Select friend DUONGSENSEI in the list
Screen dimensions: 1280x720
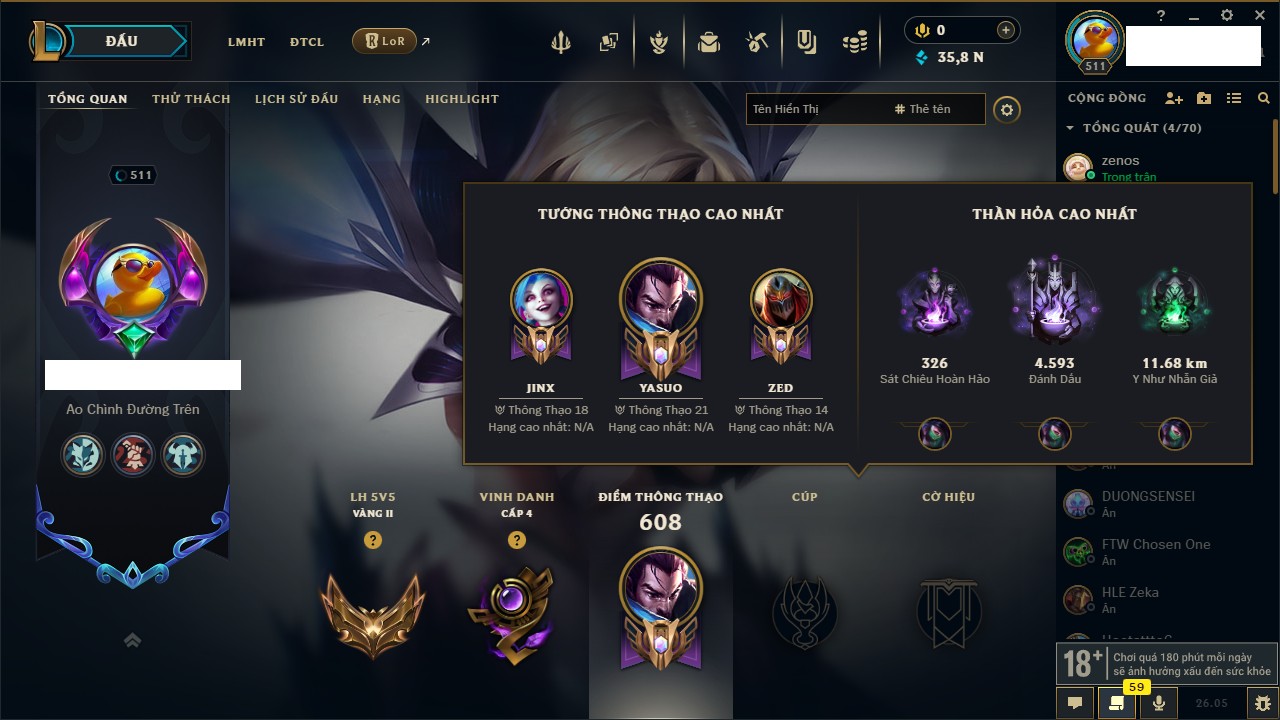[1148, 496]
